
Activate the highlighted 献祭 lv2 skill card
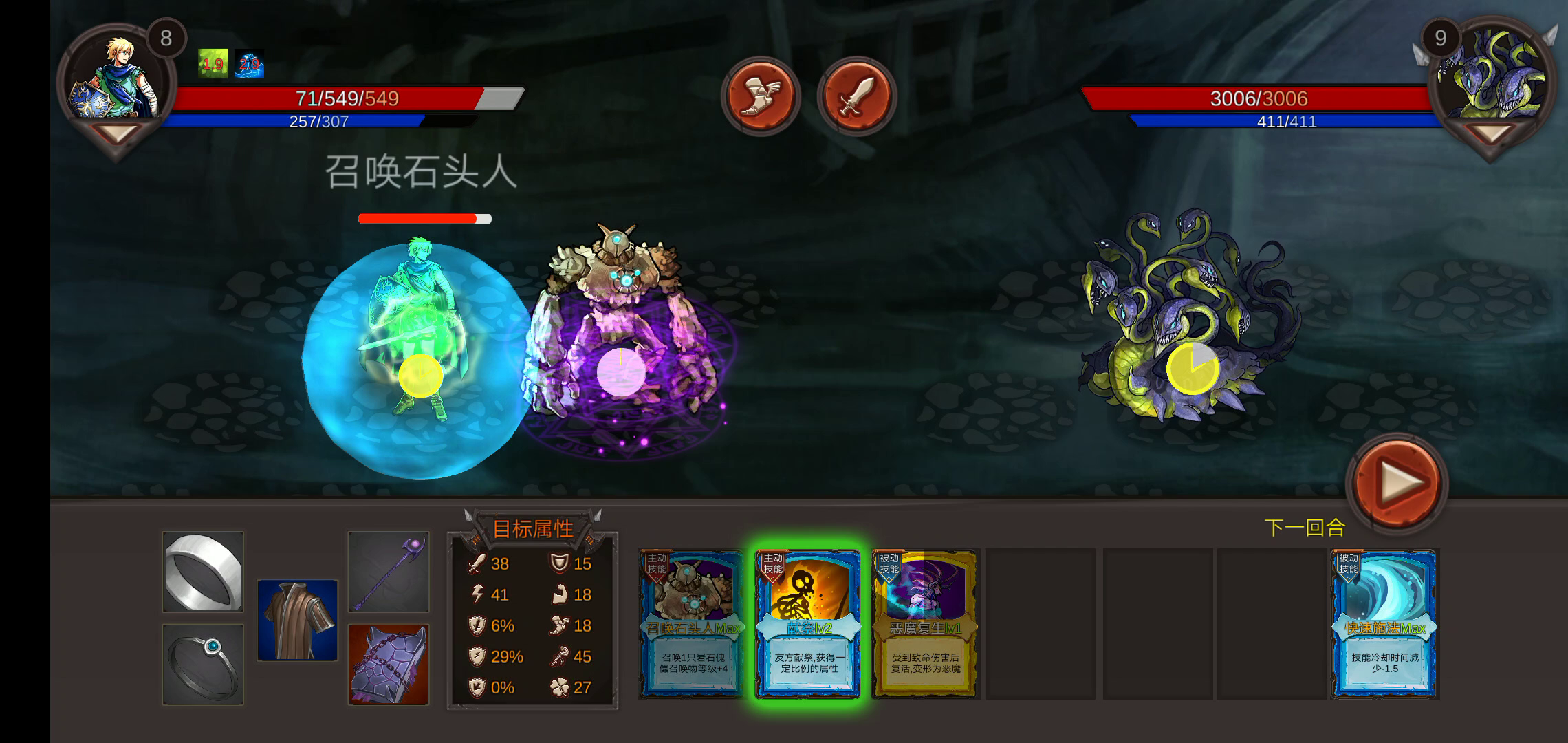(x=807, y=623)
